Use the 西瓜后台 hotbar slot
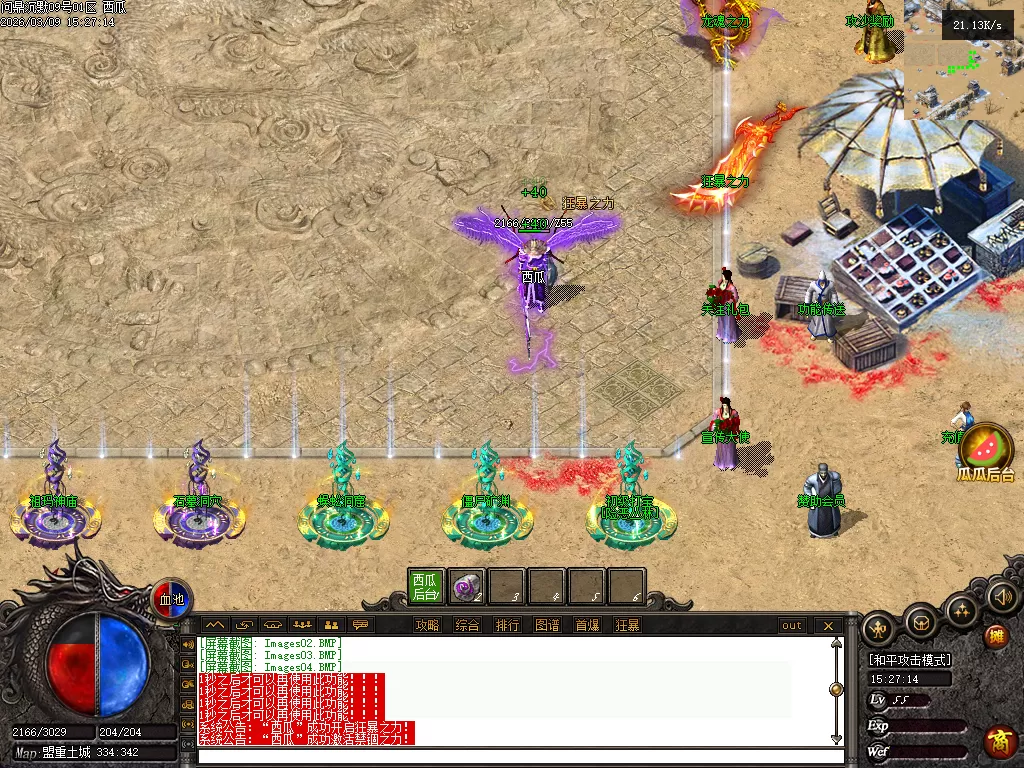Viewport: 1024px width, 768px height. coord(426,587)
